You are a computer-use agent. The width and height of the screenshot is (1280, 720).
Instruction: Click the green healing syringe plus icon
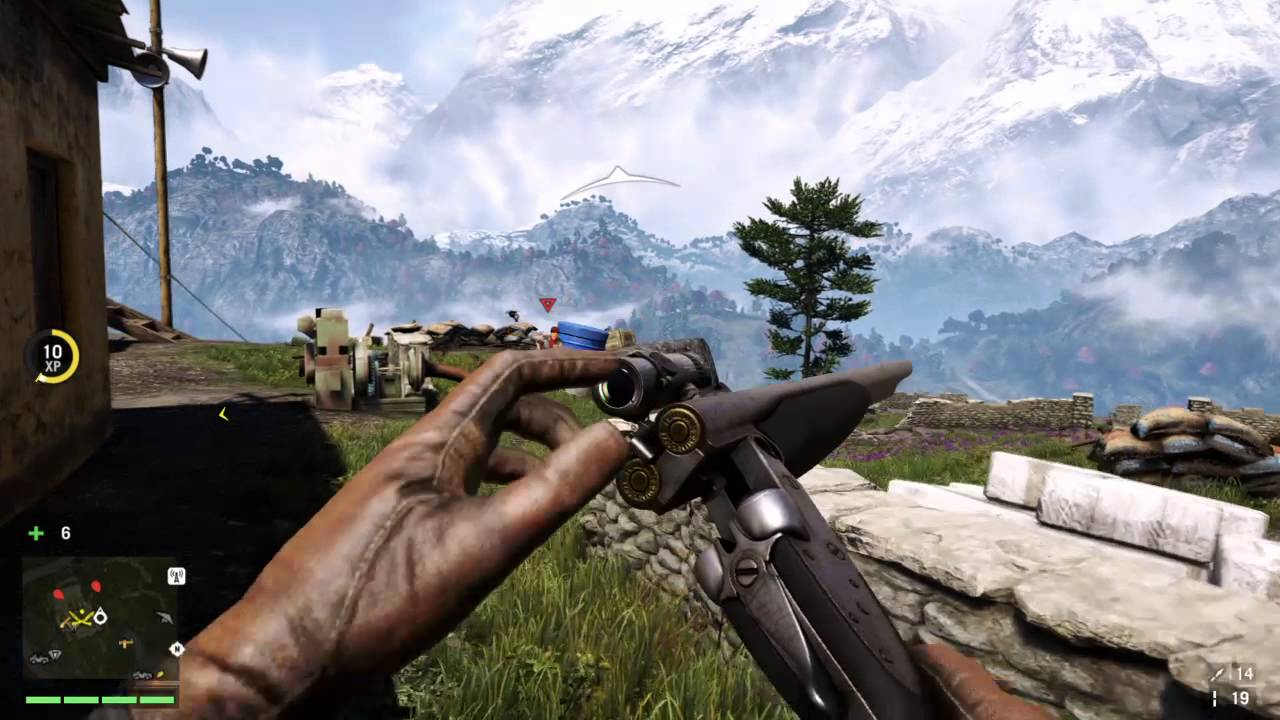[36, 533]
